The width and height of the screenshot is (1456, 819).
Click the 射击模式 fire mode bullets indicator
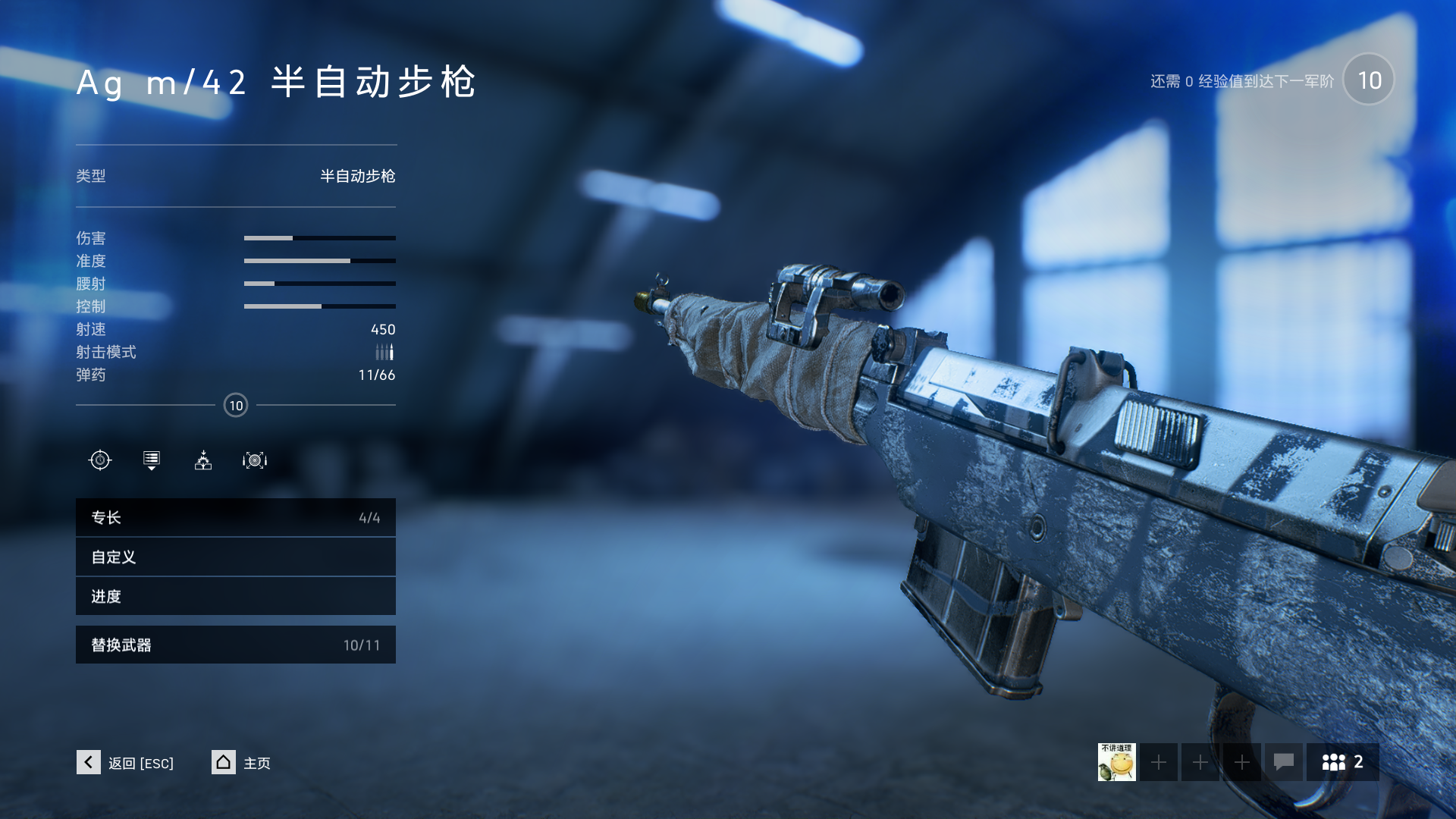[384, 352]
